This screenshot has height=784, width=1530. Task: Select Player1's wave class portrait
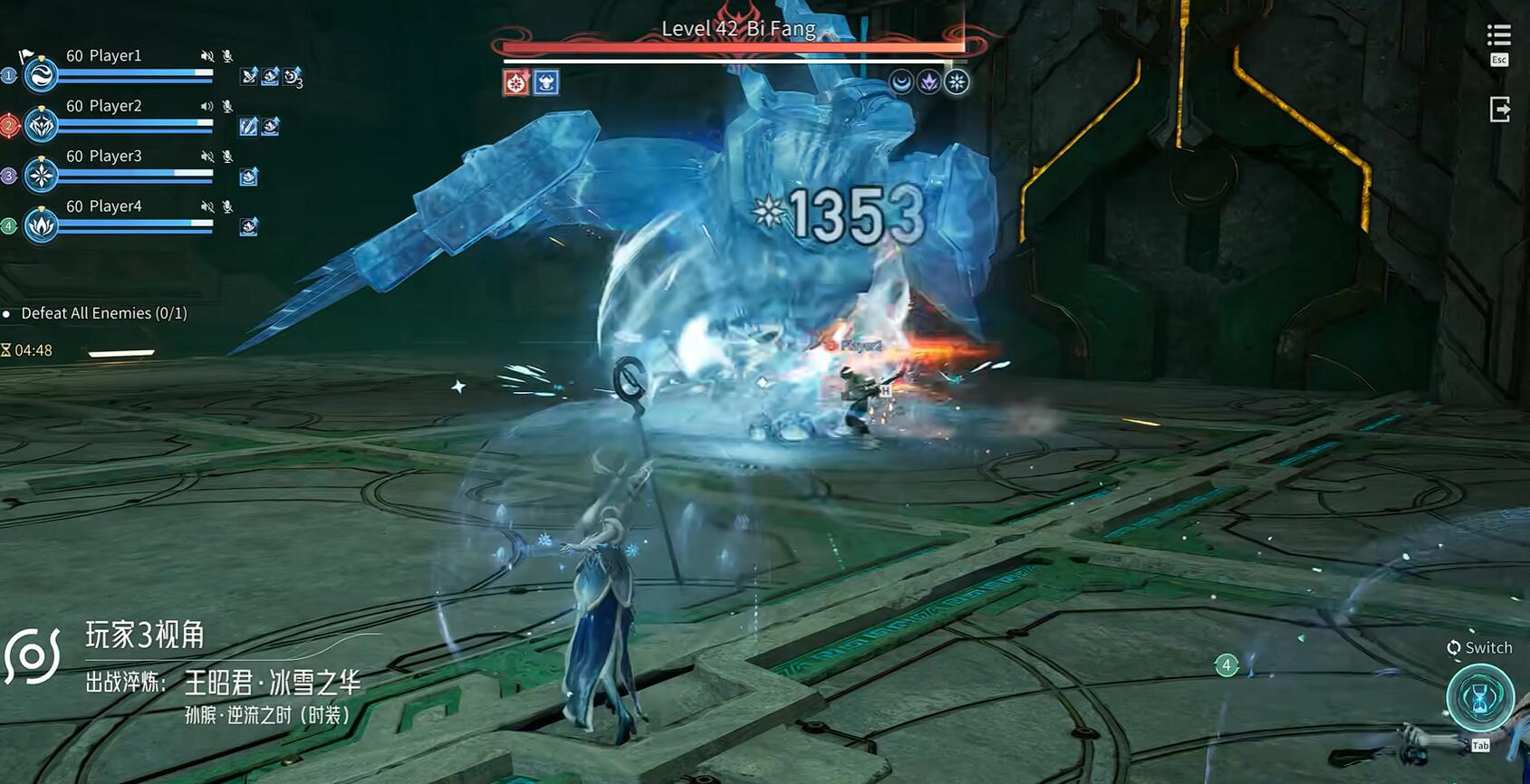point(41,75)
